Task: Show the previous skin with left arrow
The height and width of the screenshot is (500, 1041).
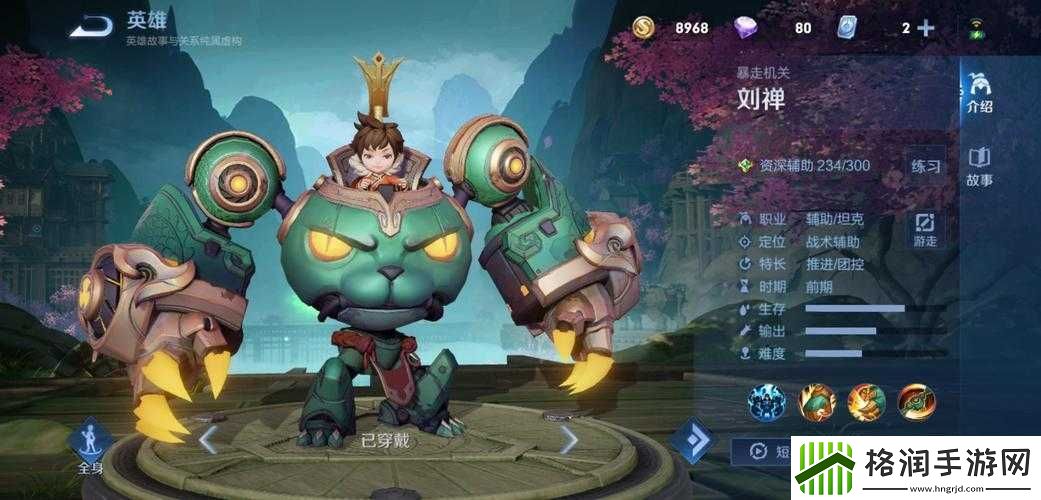Action: point(207,439)
